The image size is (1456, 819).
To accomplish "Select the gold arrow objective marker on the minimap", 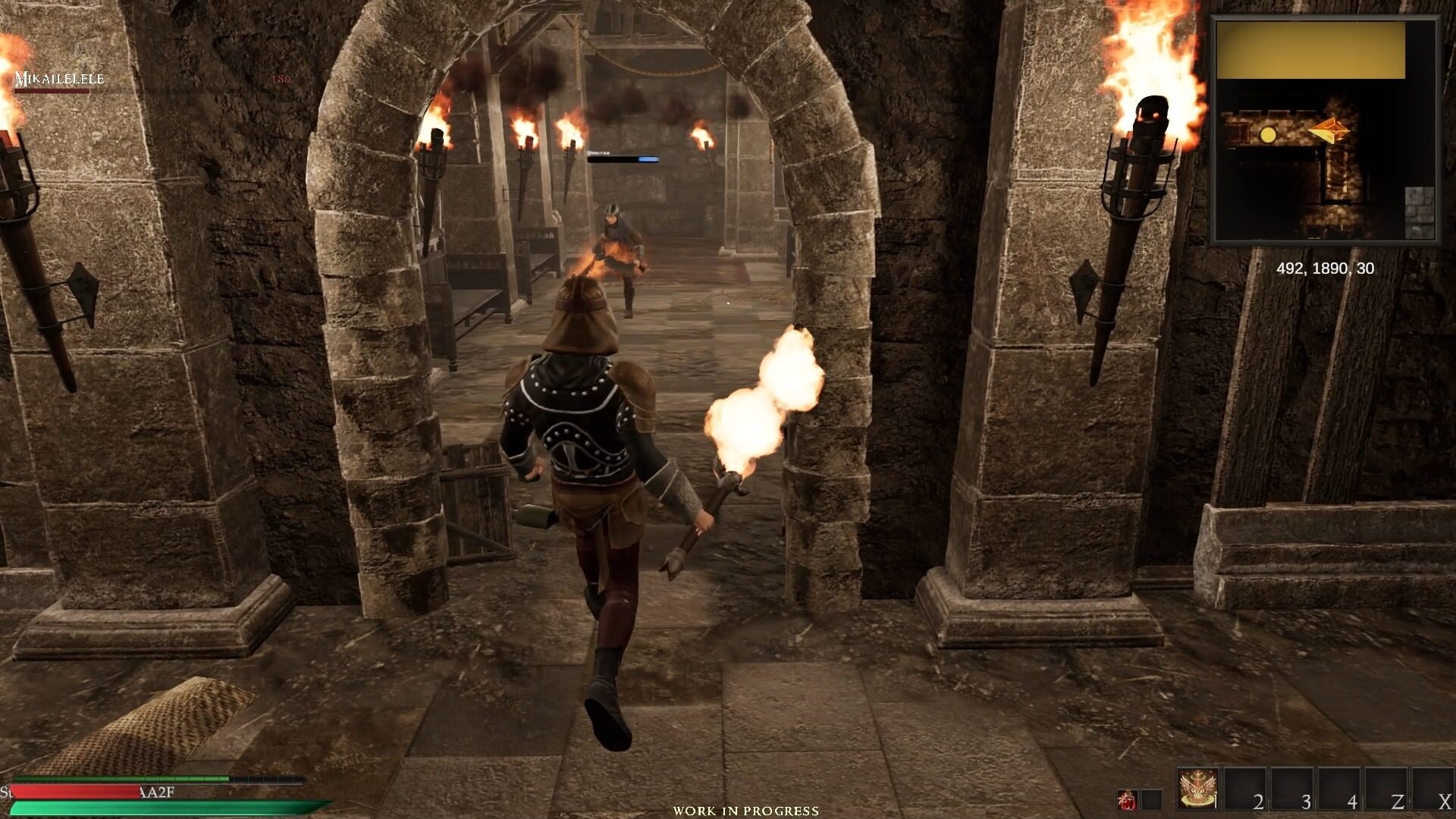I will [x=1329, y=130].
